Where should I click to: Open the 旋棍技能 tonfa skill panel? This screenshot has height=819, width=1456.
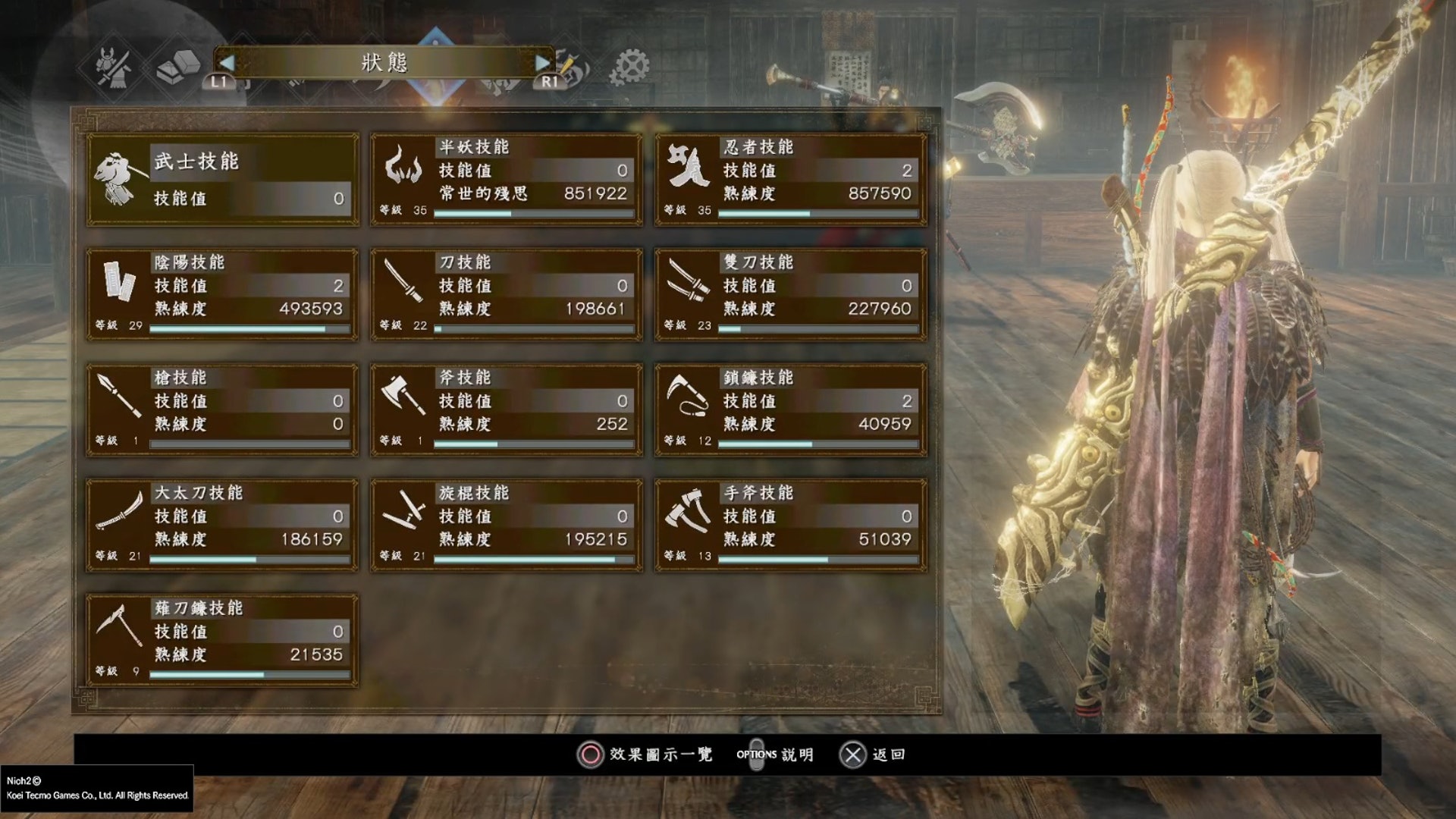(x=506, y=525)
